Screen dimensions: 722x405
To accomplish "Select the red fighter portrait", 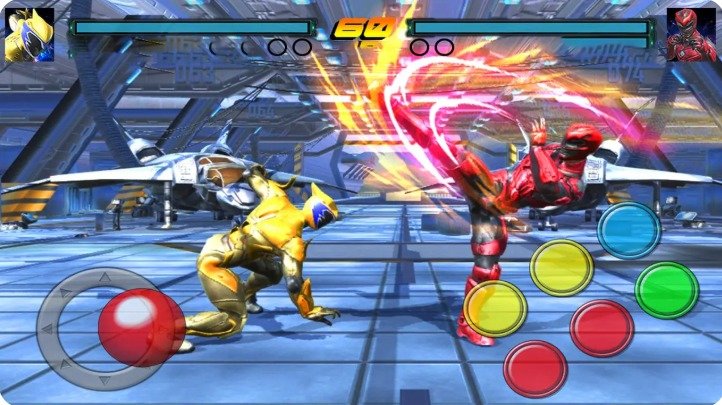I will [x=692, y=36].
